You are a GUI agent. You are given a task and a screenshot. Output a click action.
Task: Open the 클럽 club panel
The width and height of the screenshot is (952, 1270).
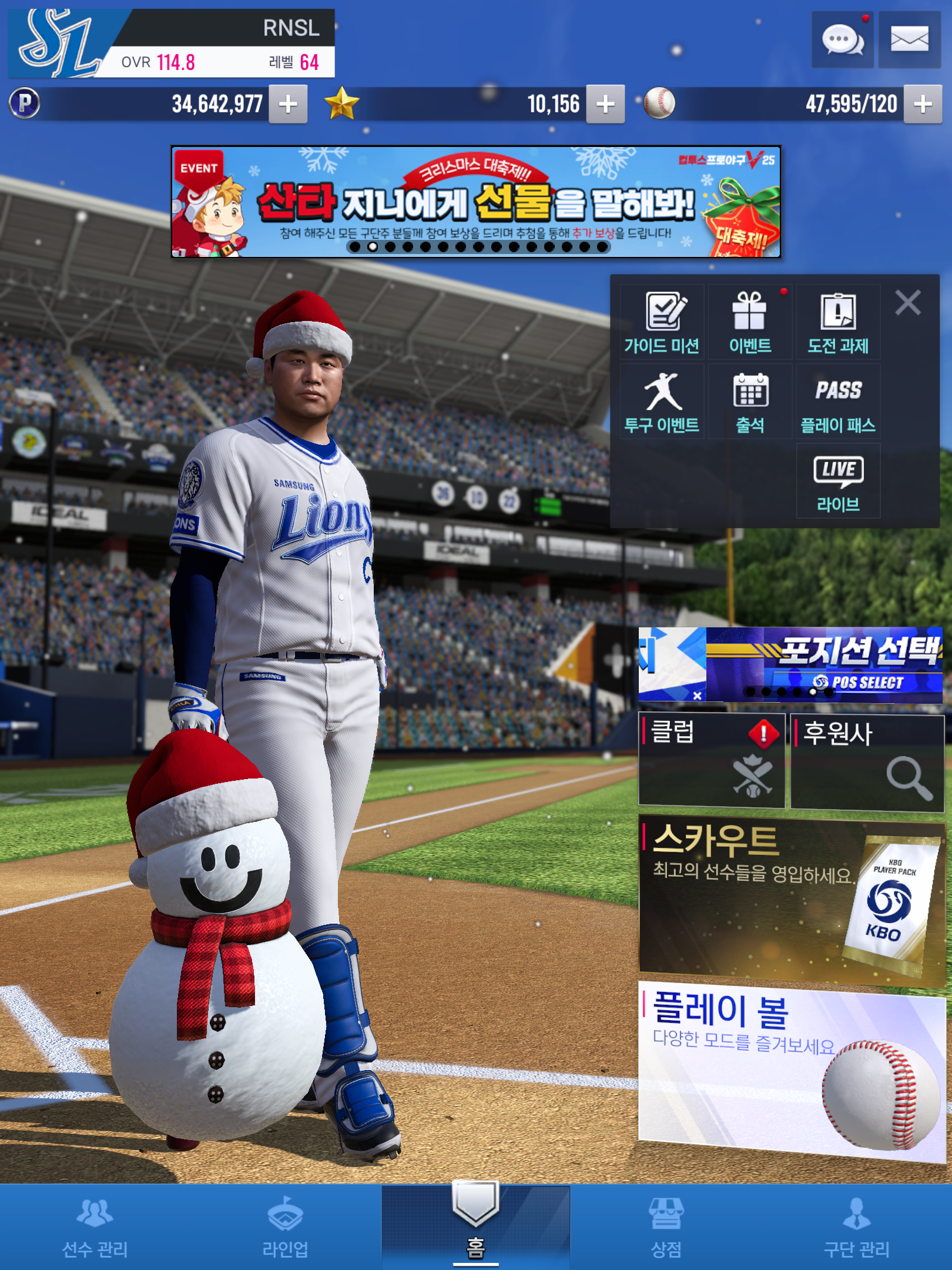[712, 760]
